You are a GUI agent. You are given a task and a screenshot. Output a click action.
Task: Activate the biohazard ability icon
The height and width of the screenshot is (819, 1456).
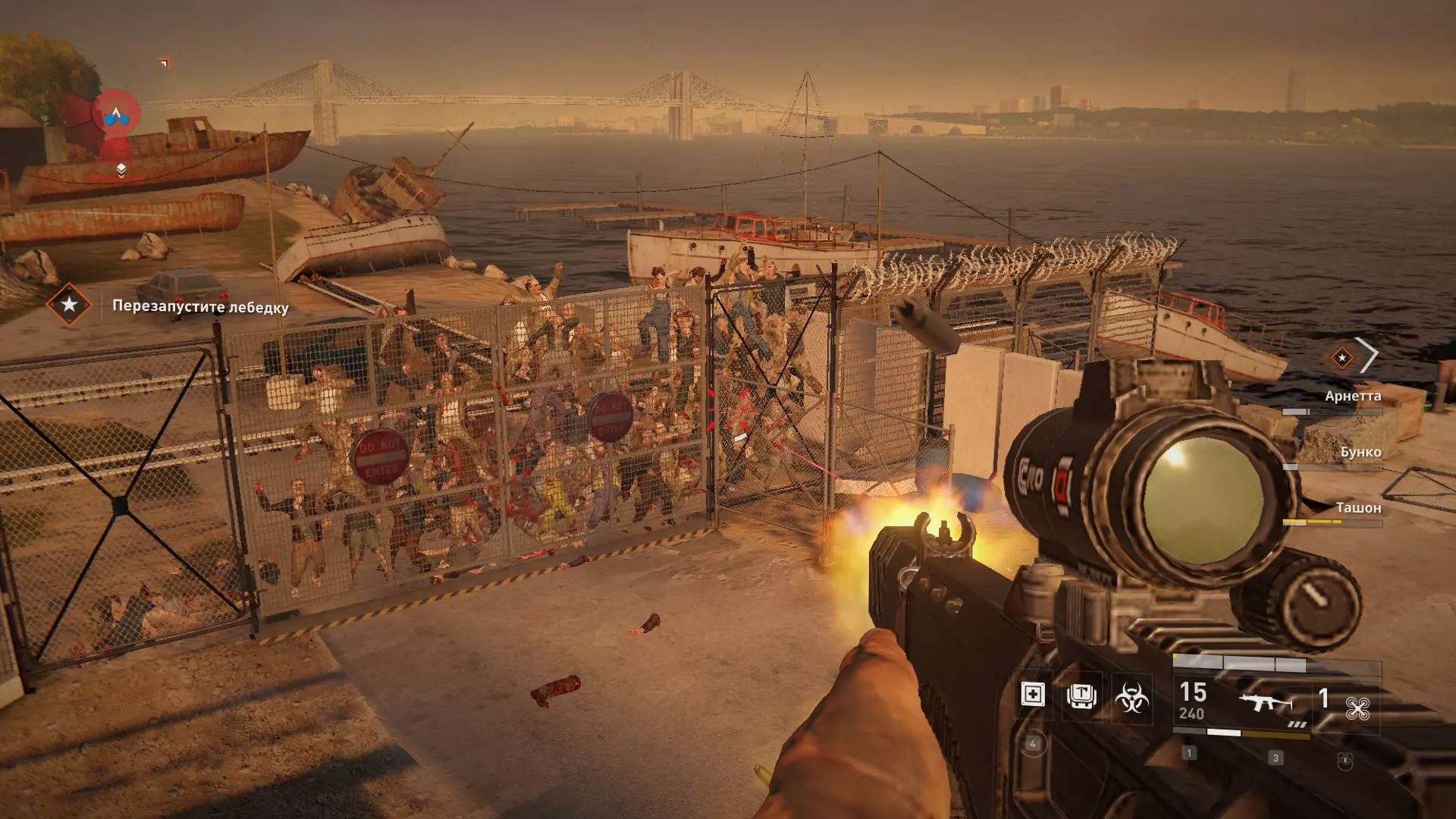coord(1131,697)
